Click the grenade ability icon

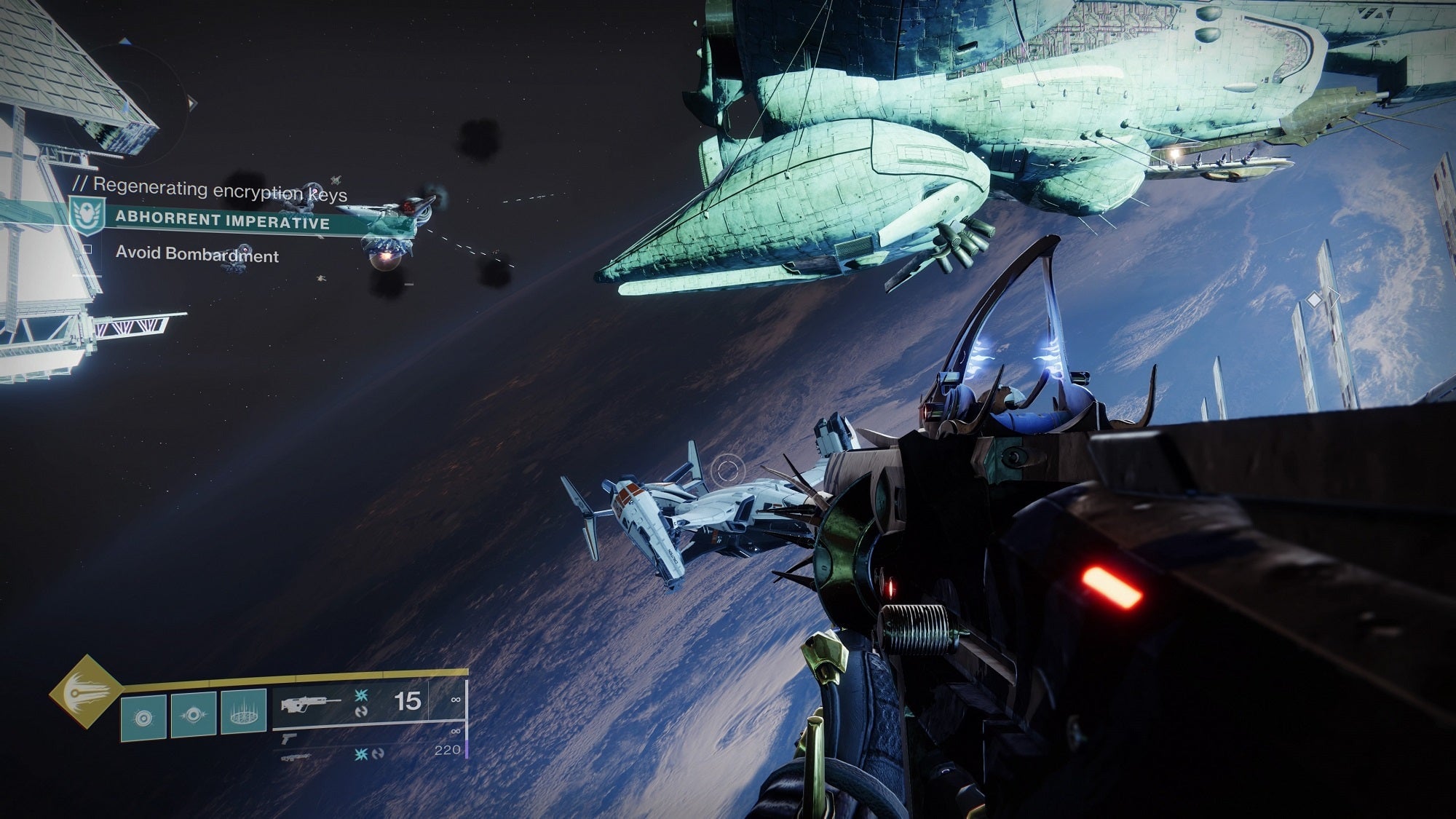[x=143, y=717]
